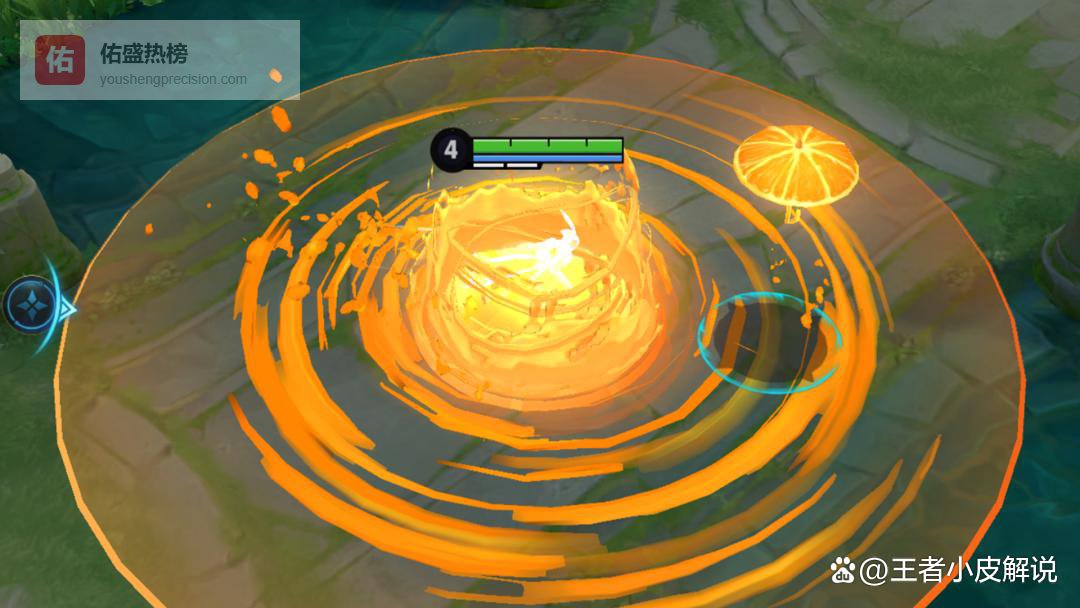
Task: Tap the blue four-point star indicator icon
Action: (30, 305)
